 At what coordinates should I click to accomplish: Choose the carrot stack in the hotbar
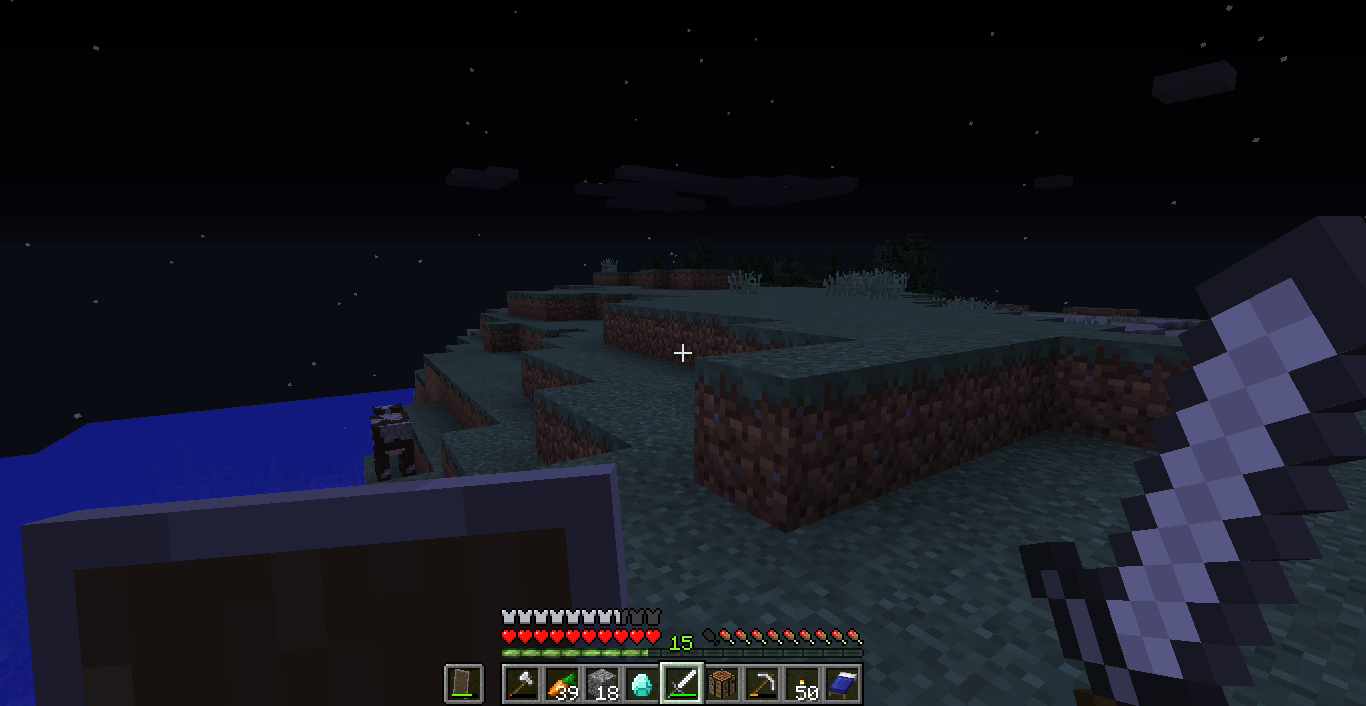[562, 684]
